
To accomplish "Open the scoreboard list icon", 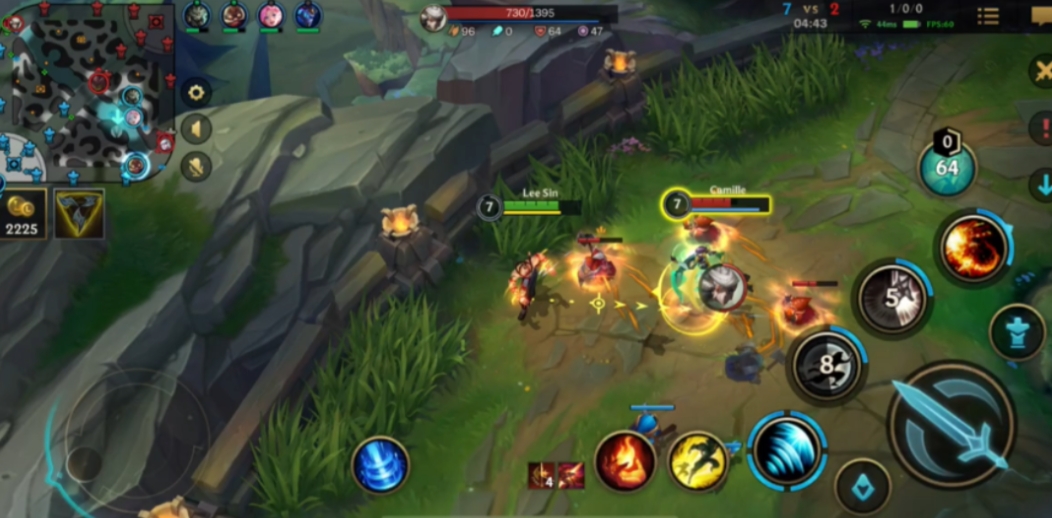I will point(988,16).
